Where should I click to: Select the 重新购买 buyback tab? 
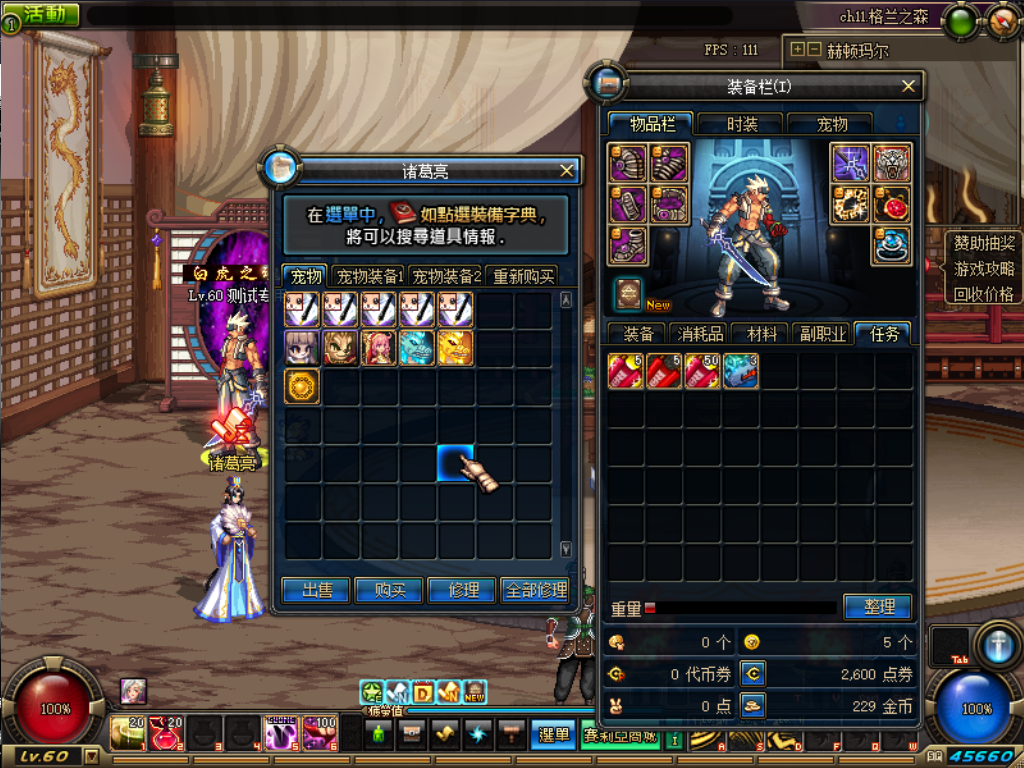(524, 276)
